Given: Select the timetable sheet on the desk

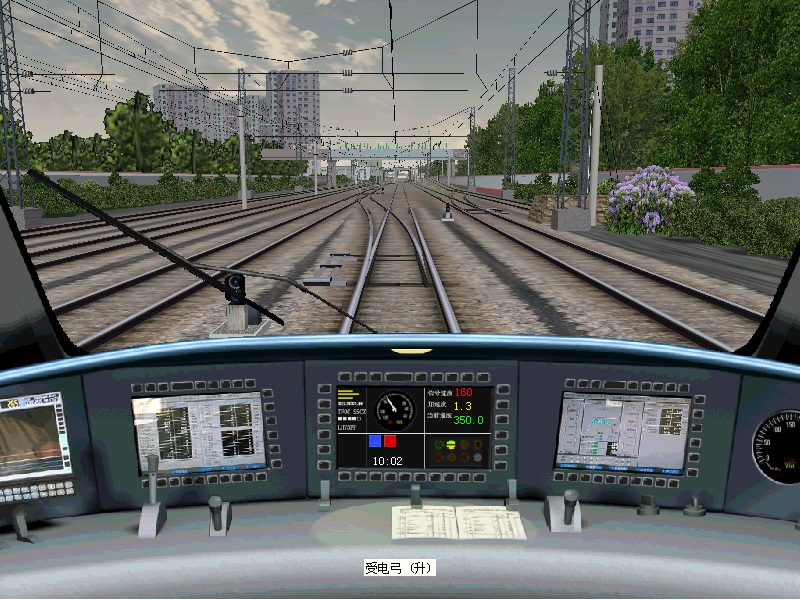Looking at the screenshot, I should point(458,522).
